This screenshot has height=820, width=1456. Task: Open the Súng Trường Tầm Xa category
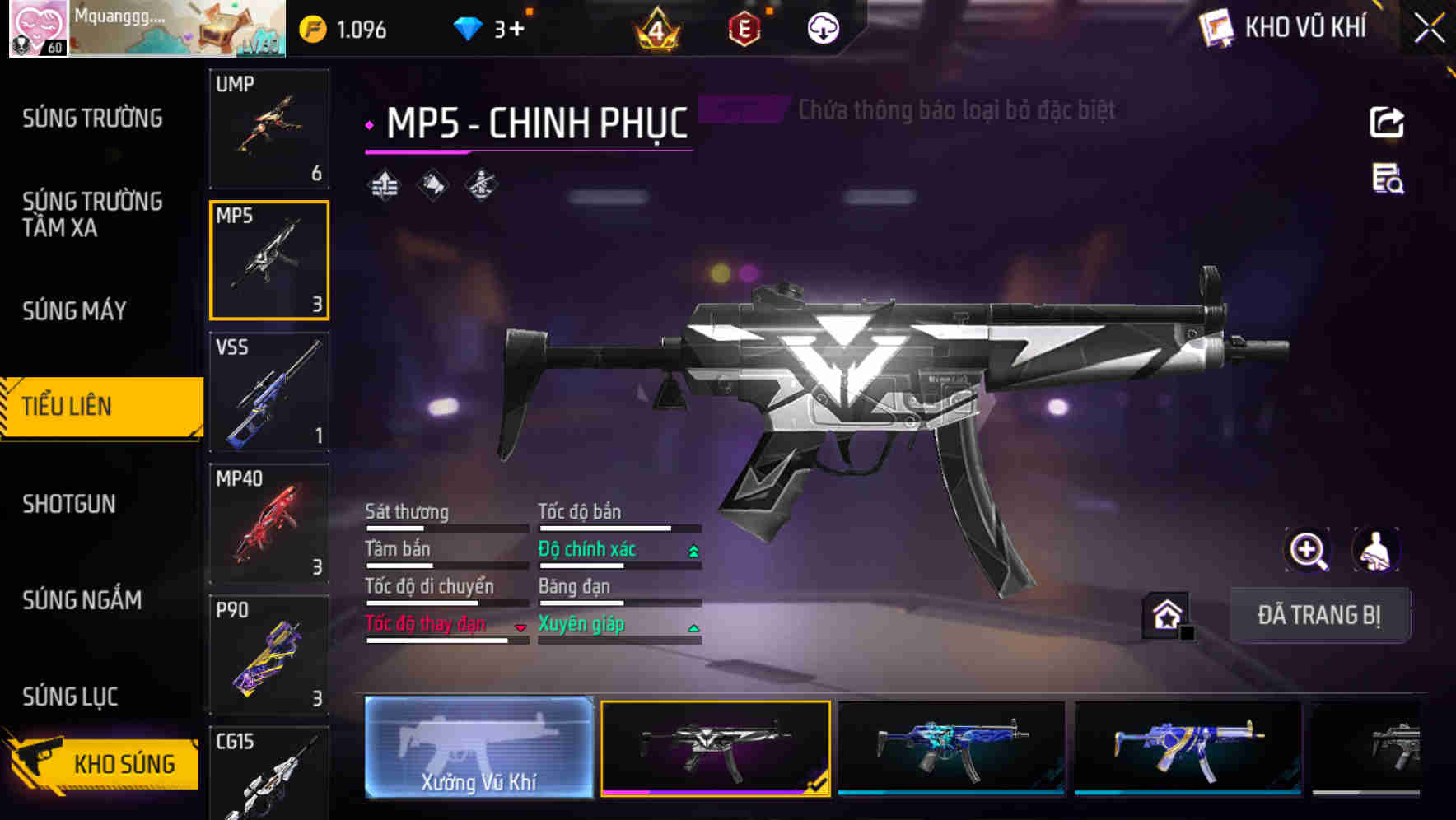tap(92, 214)
